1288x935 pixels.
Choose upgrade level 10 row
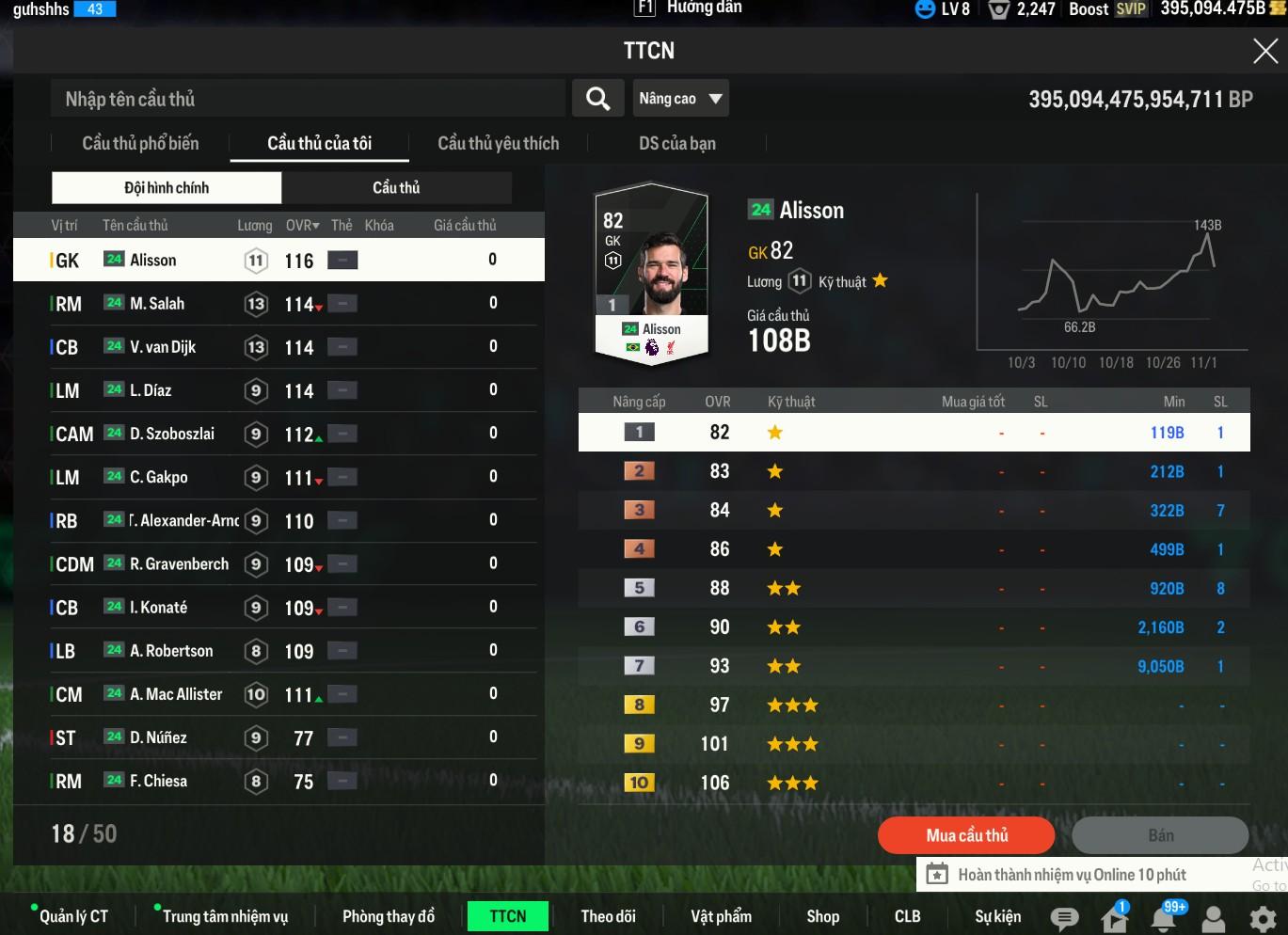(x=913, y=783)
